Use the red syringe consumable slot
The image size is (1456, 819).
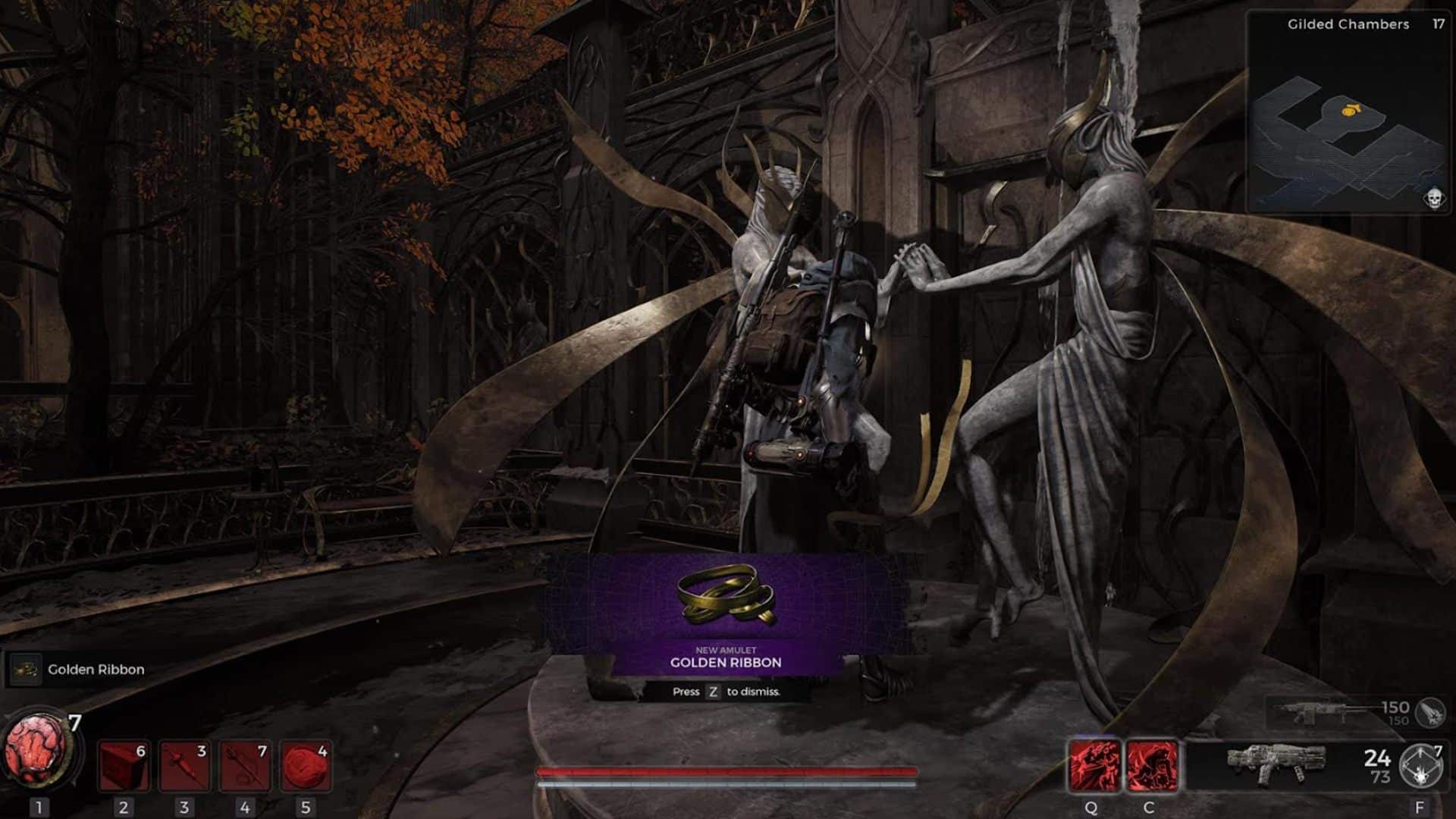184,766
